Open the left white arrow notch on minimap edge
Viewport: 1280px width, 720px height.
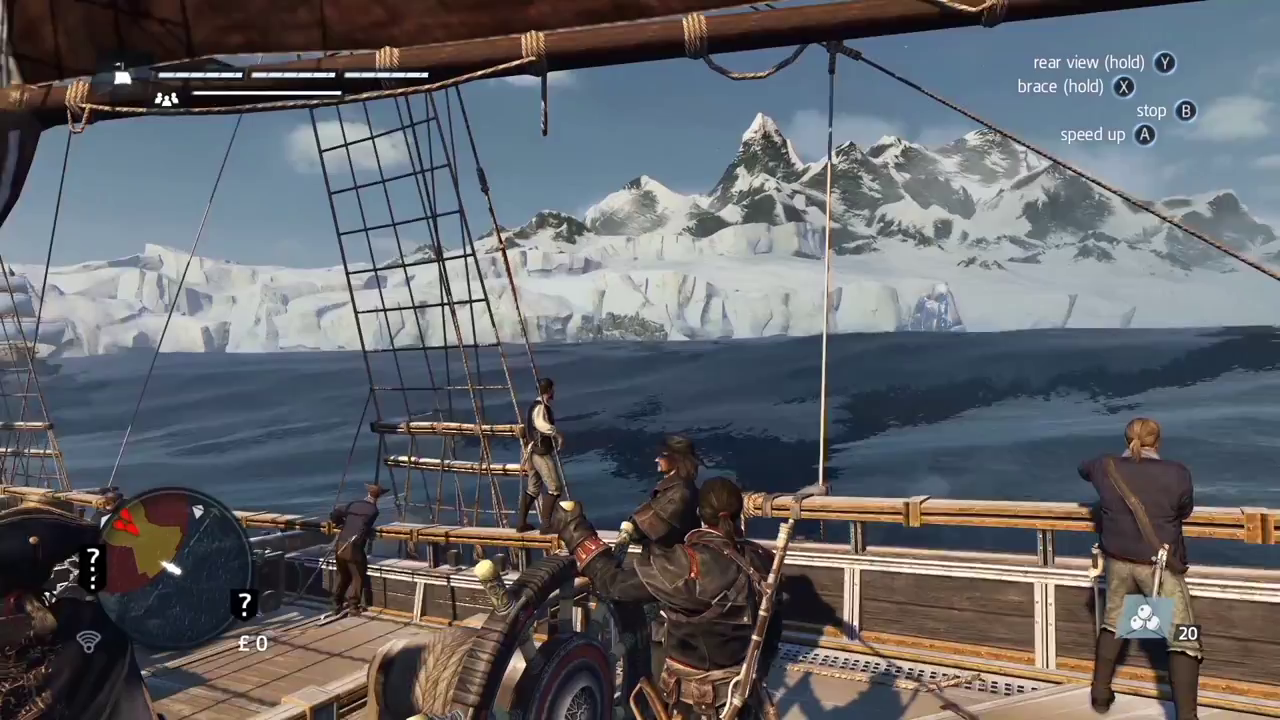pos(103,518)
